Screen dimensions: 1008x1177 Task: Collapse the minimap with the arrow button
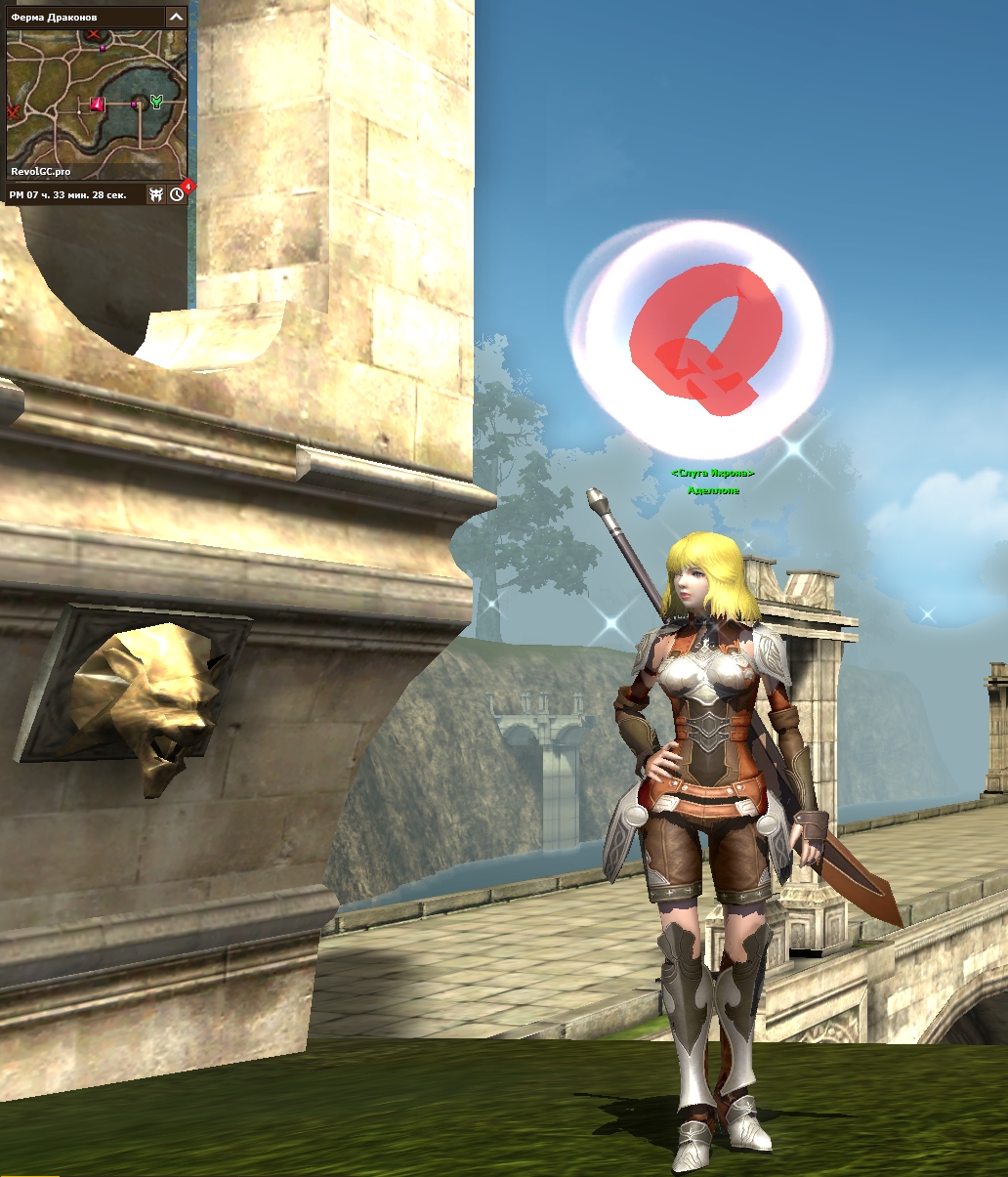pyautogui.click(x=176, y=17)
